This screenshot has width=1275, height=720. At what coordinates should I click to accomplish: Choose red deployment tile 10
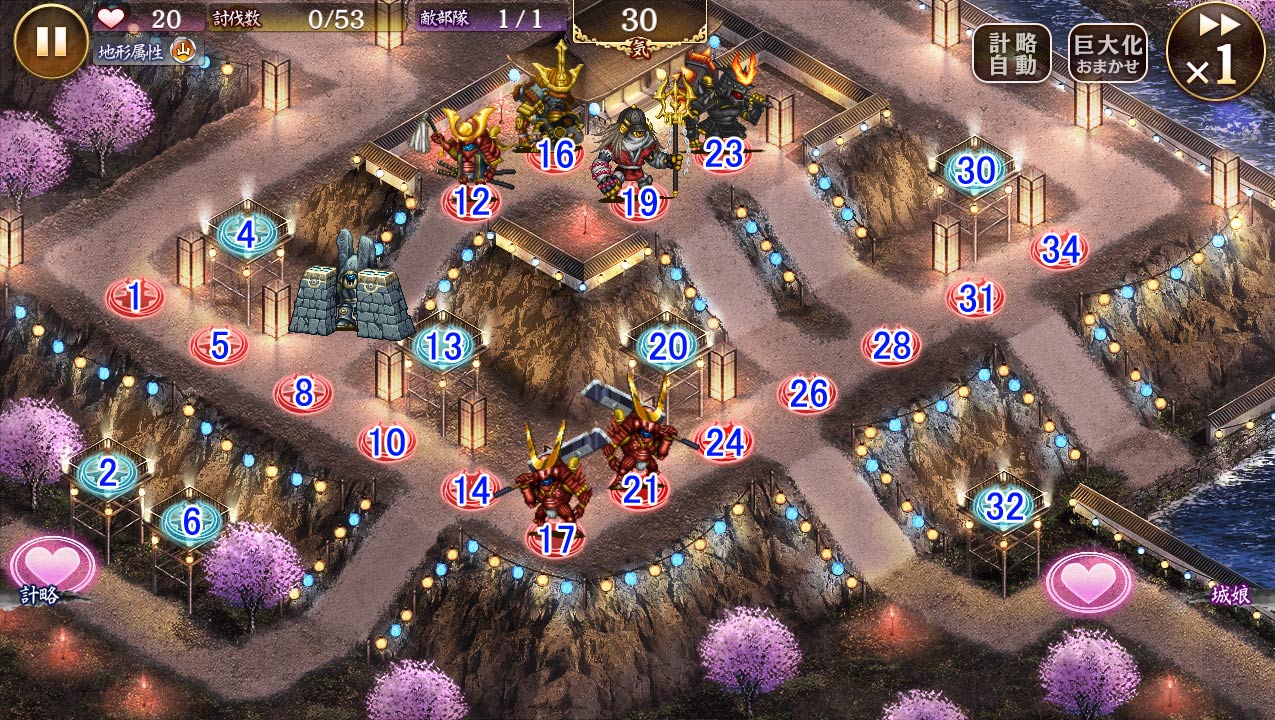[x=387, y=441]
